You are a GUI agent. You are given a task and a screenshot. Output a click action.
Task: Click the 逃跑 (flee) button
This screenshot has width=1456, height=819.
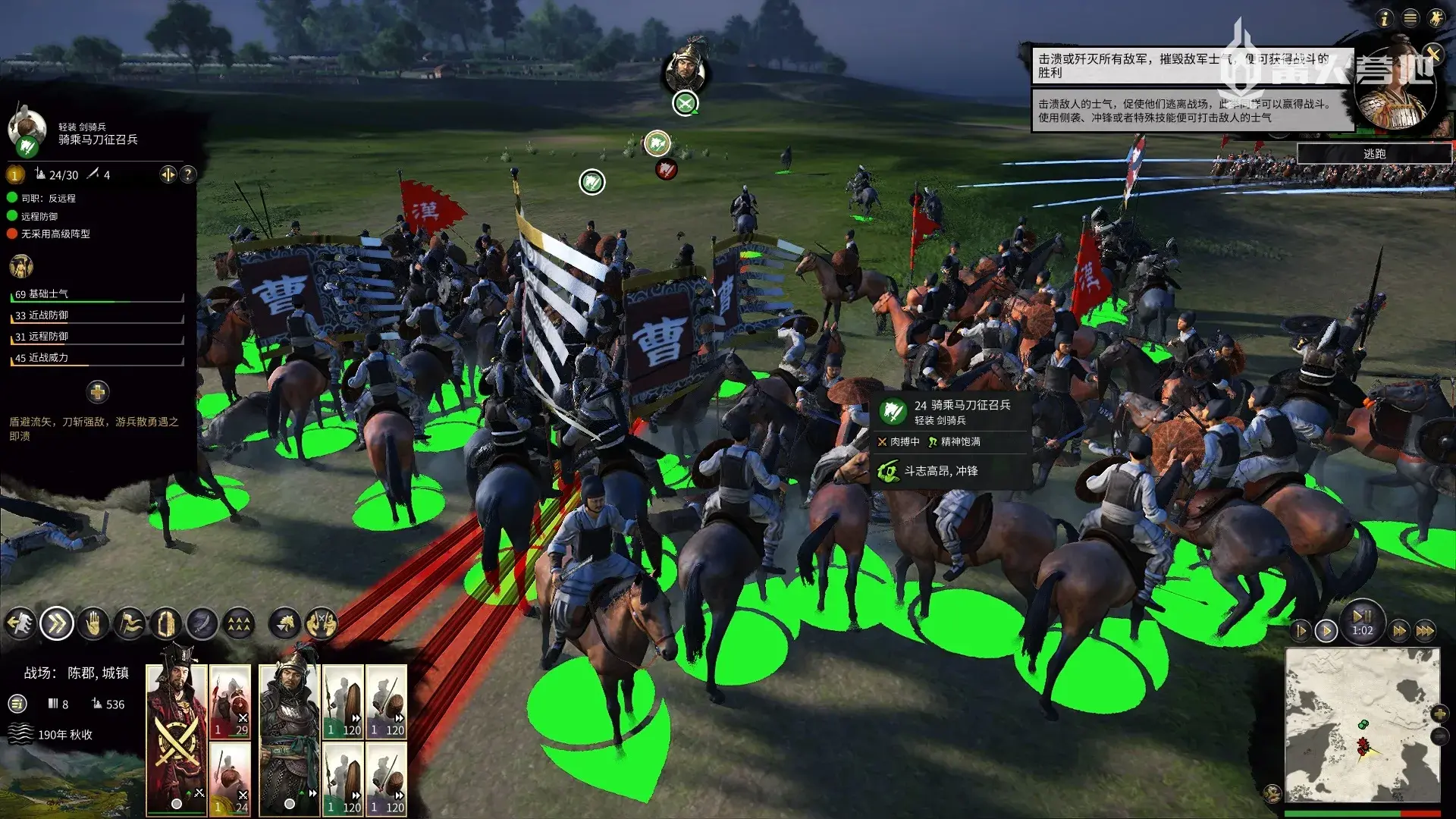point(1374,154)
